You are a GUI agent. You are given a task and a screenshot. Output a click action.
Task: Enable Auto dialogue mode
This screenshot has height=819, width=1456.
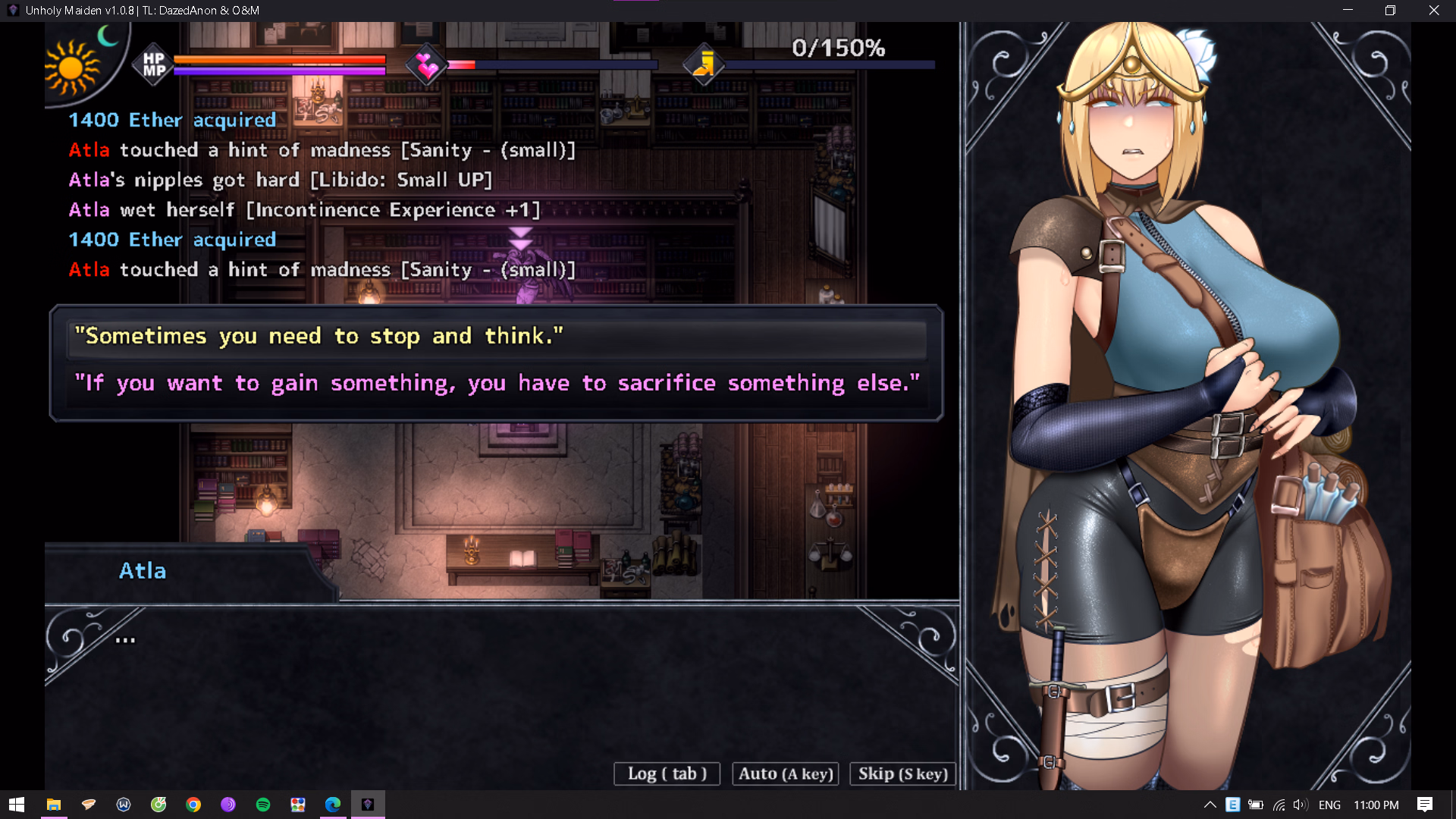786,773
